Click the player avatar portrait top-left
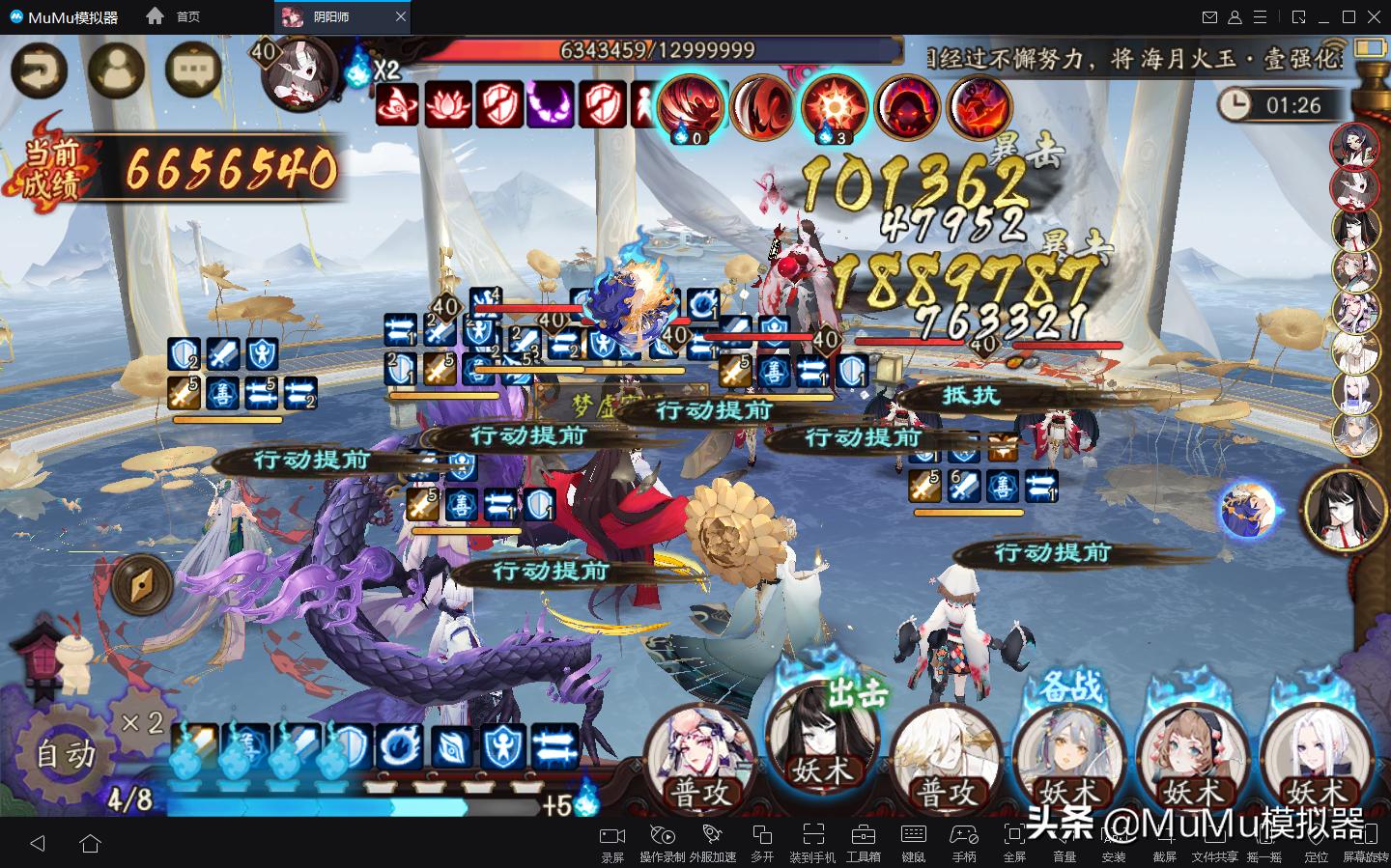Screen dimensions: 1391x868 (x=117, y=70)
